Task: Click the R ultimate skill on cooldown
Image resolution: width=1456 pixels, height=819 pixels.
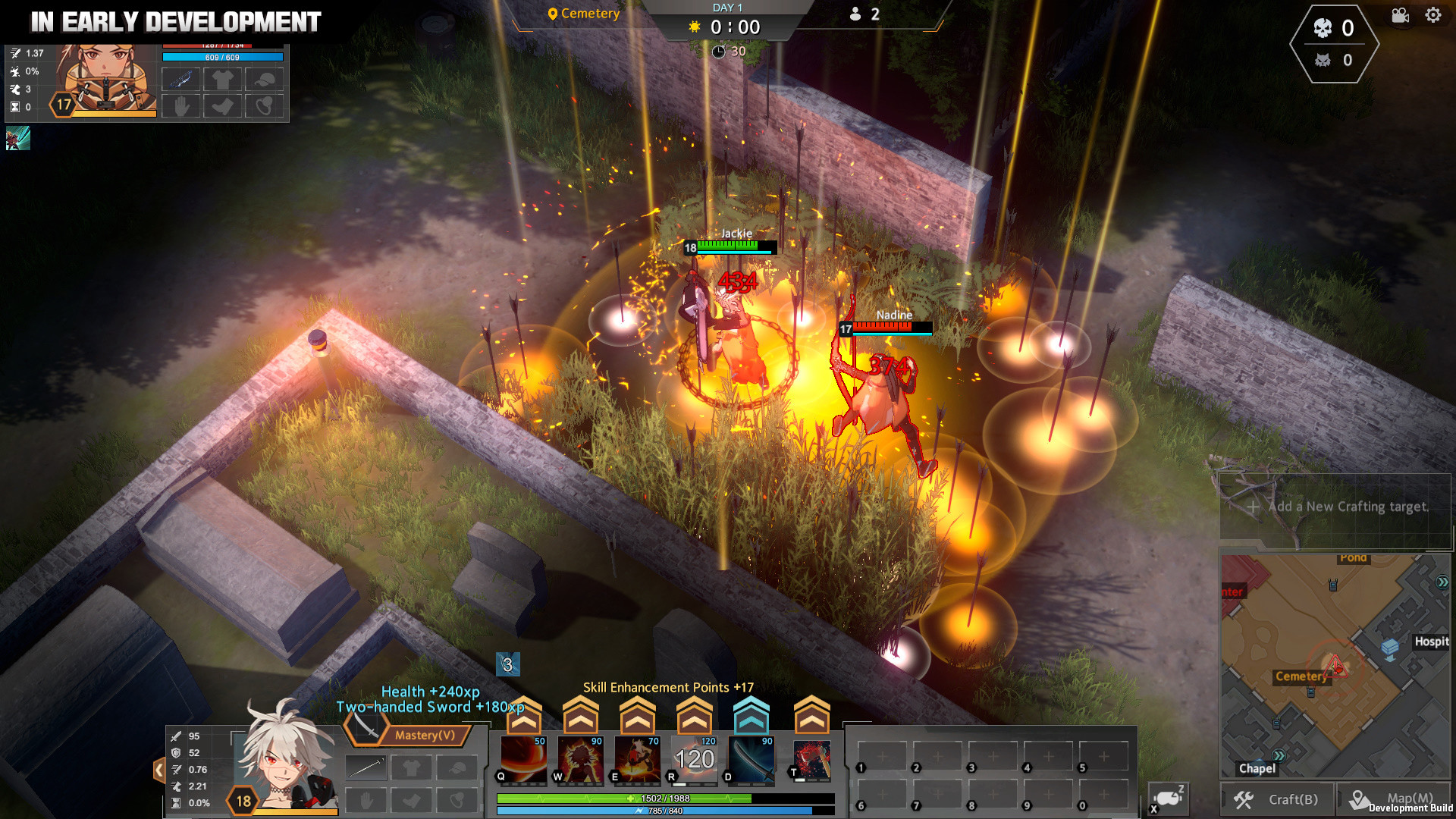Action: [694, 759]
